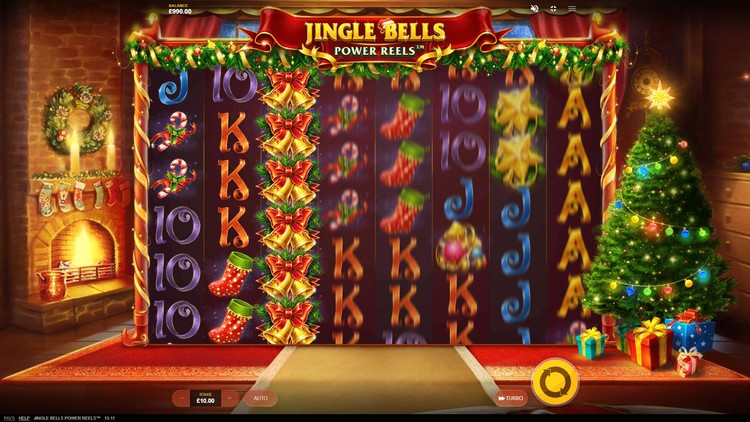This screenshot has height=422, width=750.
Task: Increase the stake with the plus button
Action: click(230, 398)
